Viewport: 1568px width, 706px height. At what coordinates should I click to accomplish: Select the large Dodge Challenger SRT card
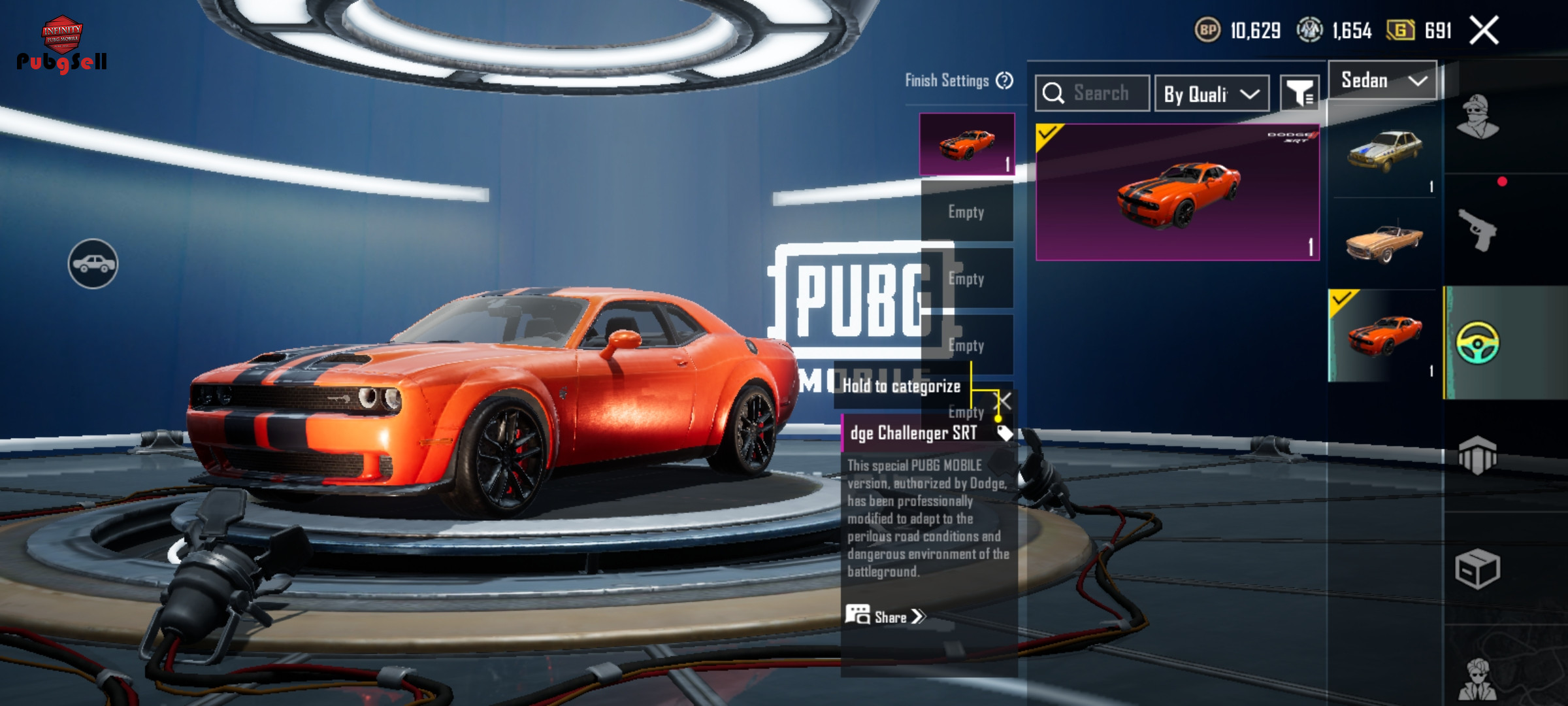pos(1177,192)
